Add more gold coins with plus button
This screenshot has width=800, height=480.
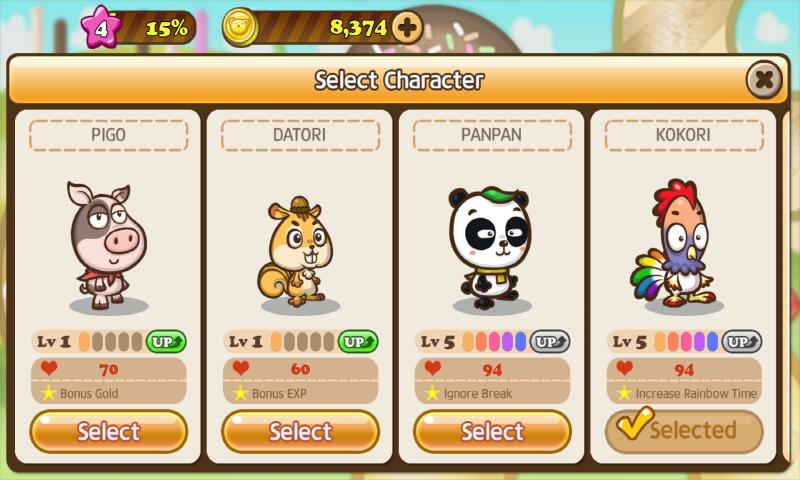406,27
